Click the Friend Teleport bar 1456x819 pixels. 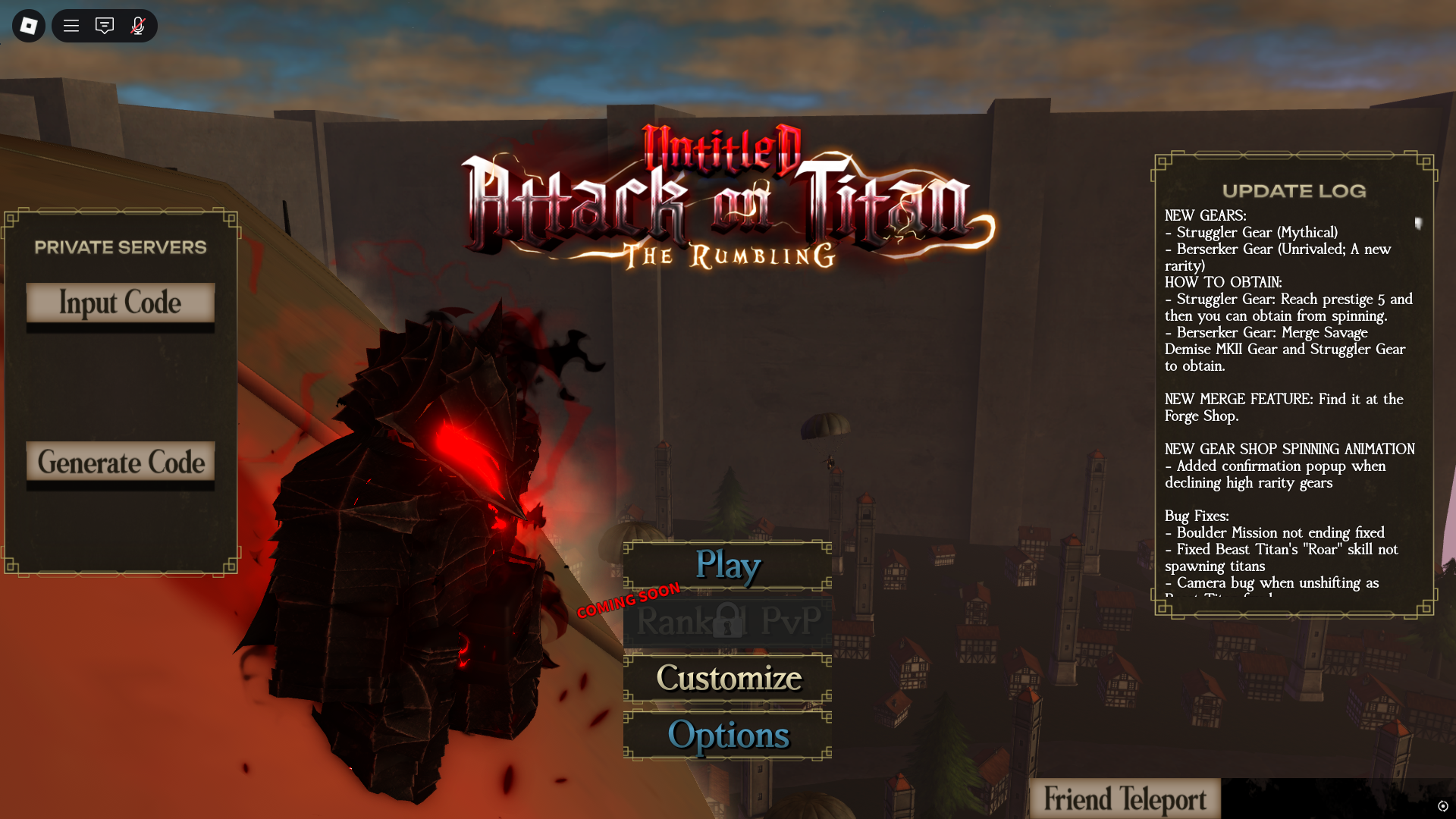[x=1125, y=798]
